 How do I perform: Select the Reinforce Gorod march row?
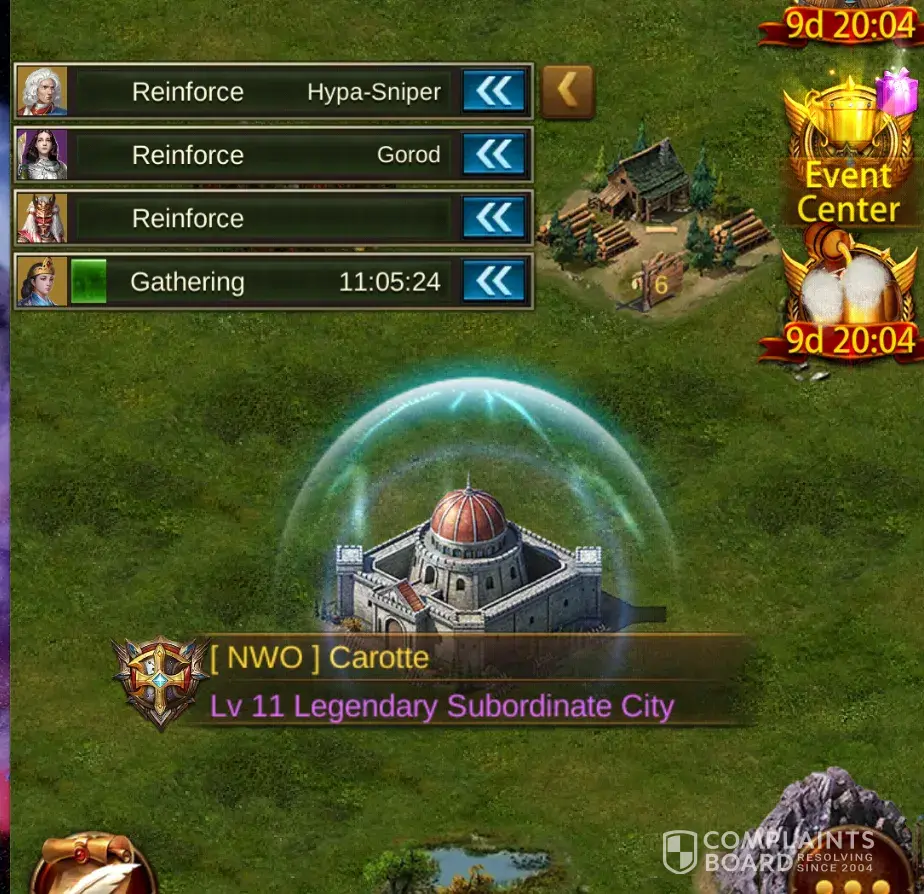[260, 155]
